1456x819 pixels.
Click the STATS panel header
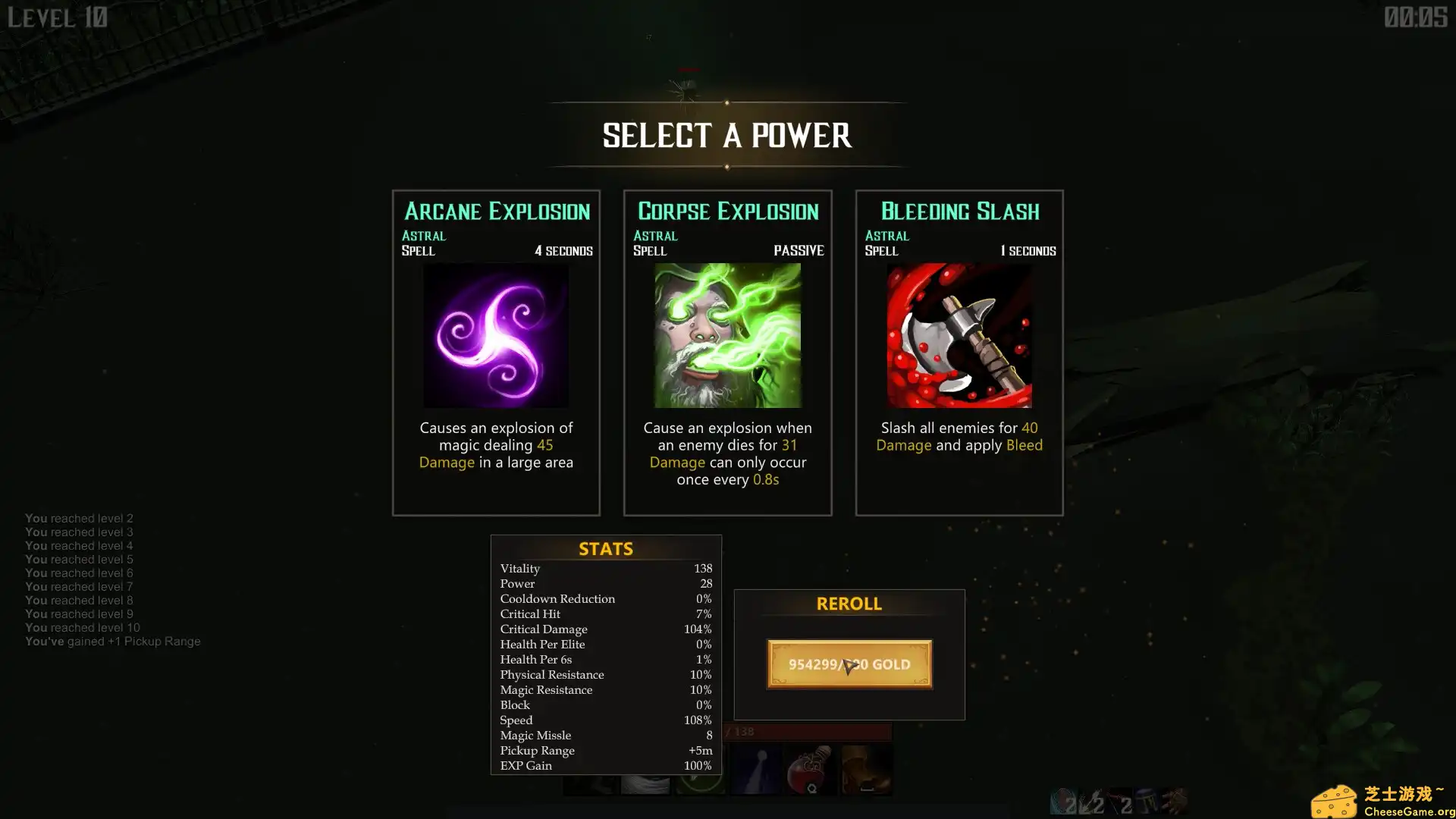tap(605, 548)
